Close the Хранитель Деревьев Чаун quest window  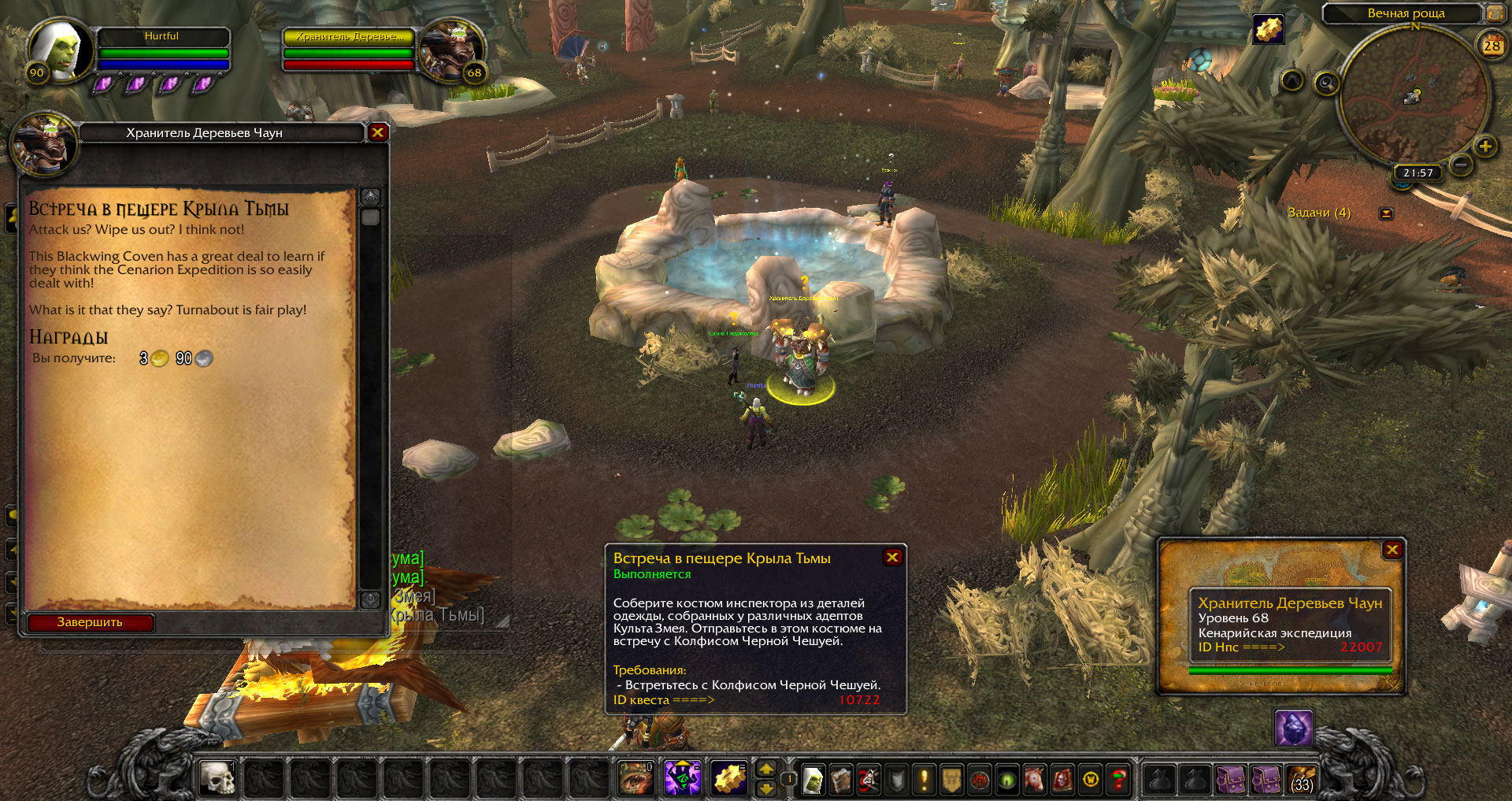[x=377, y=132]
